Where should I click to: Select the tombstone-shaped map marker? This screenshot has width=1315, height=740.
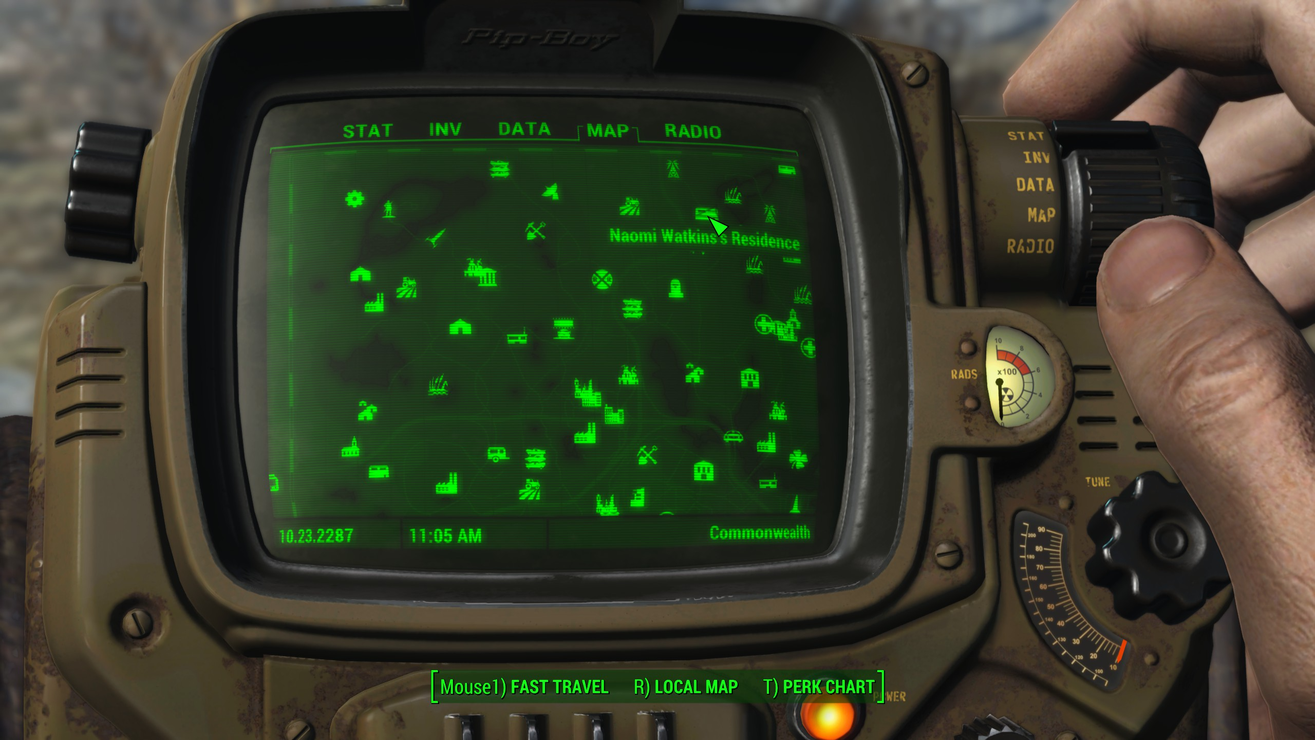point(676,289)
